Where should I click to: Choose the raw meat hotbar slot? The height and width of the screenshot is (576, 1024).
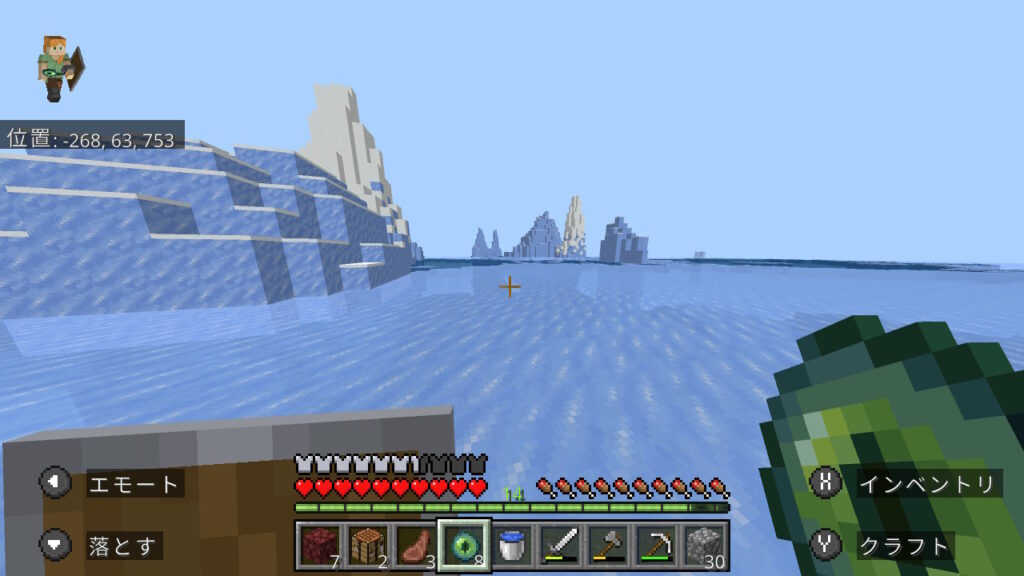[x=414, y=545]
